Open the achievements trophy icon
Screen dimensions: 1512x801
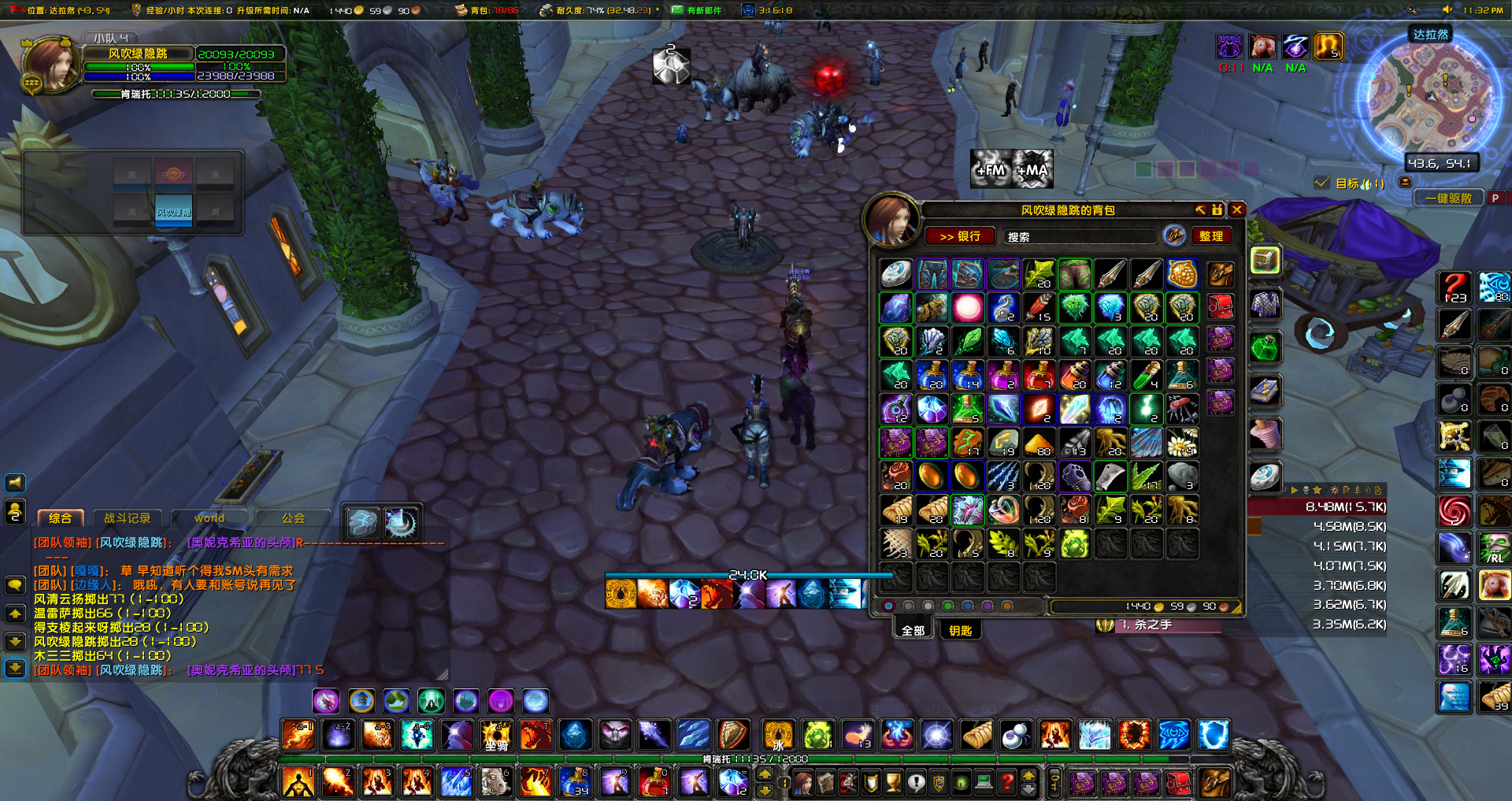coord(894,783)
